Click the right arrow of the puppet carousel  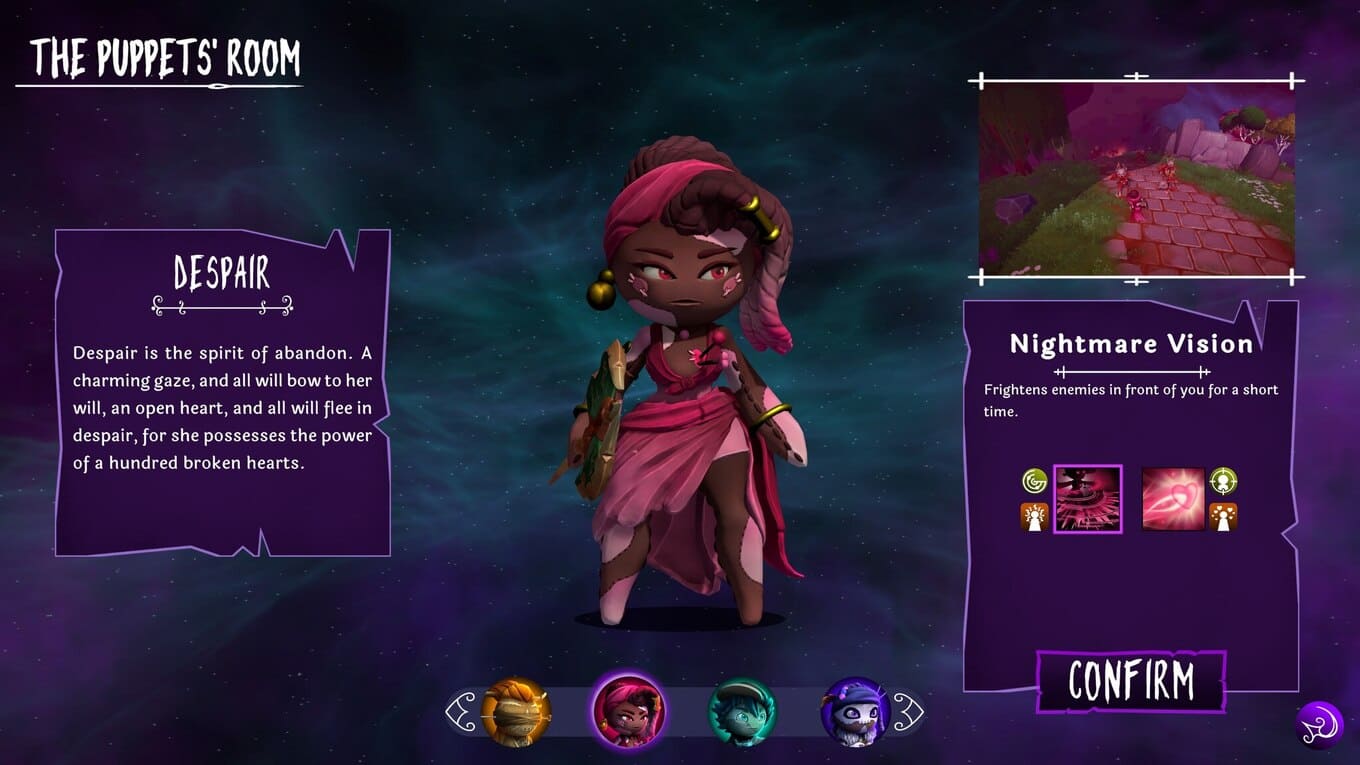coord(908,712)
